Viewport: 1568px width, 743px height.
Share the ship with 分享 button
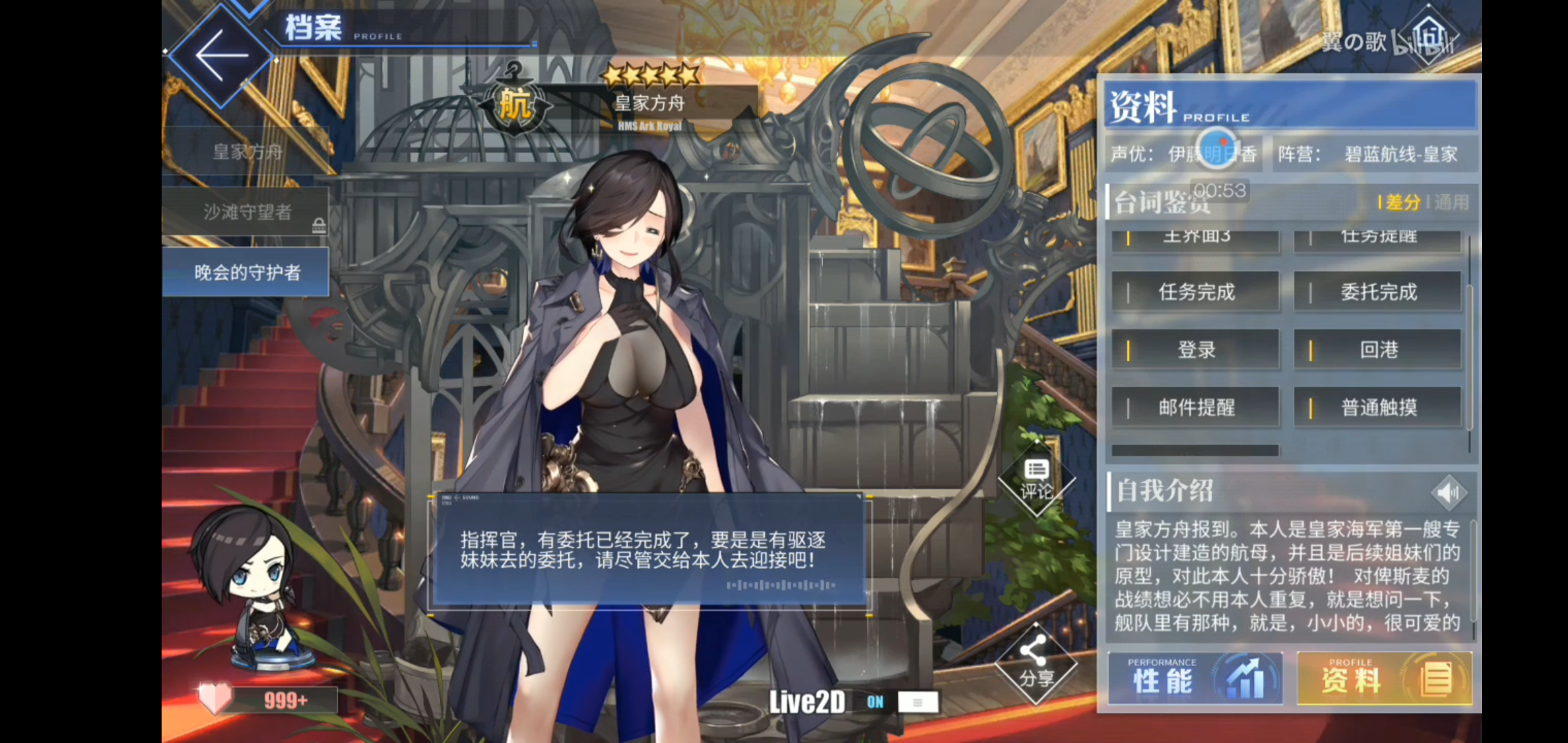click(1036, 665)
